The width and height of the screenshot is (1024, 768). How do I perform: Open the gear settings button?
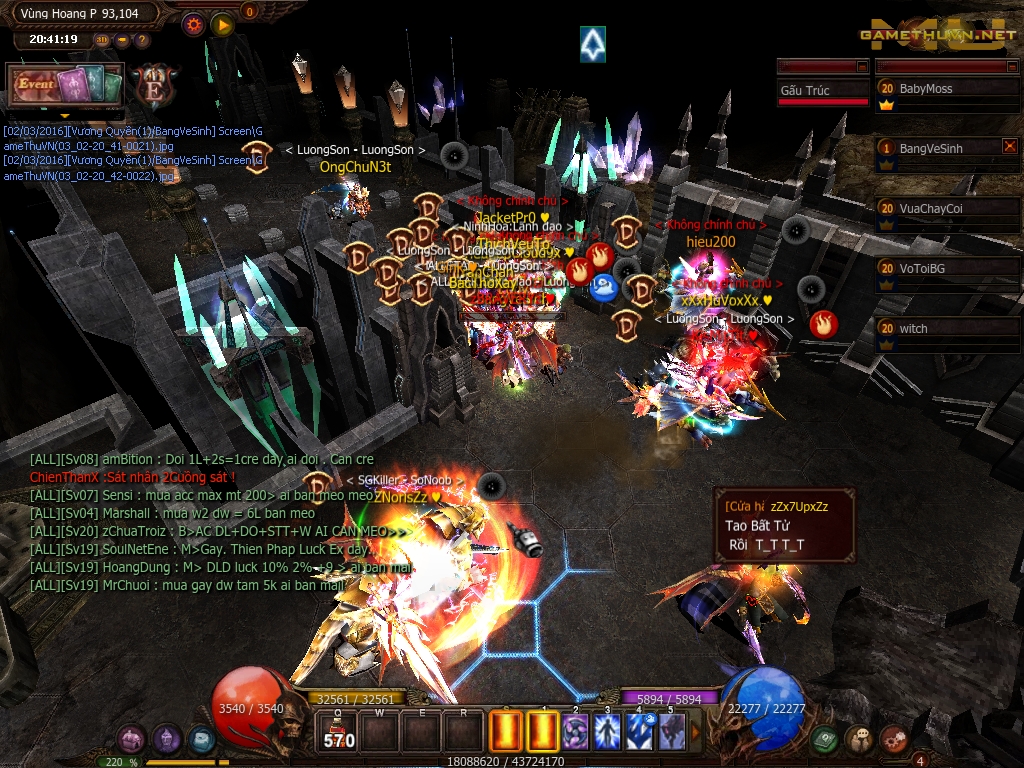(x=193, y=24)
